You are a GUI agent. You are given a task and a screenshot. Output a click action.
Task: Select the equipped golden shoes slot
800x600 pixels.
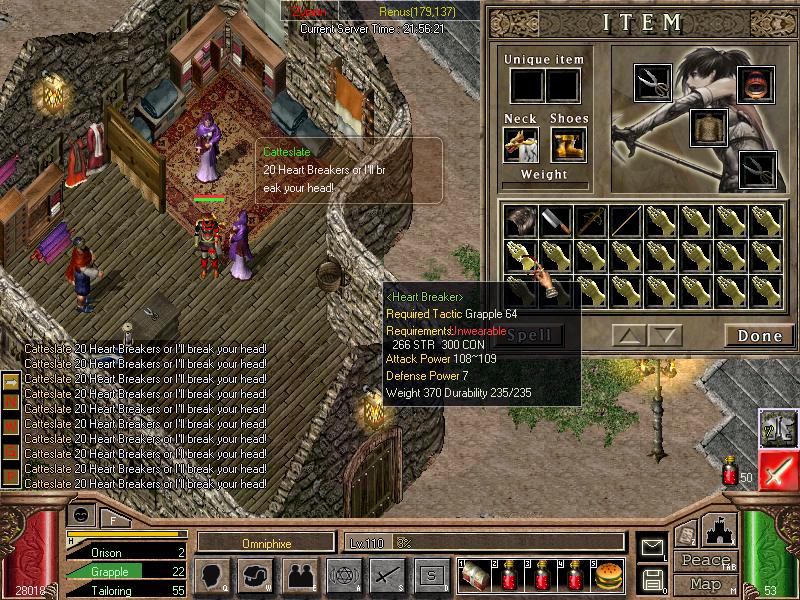[568, 145]
